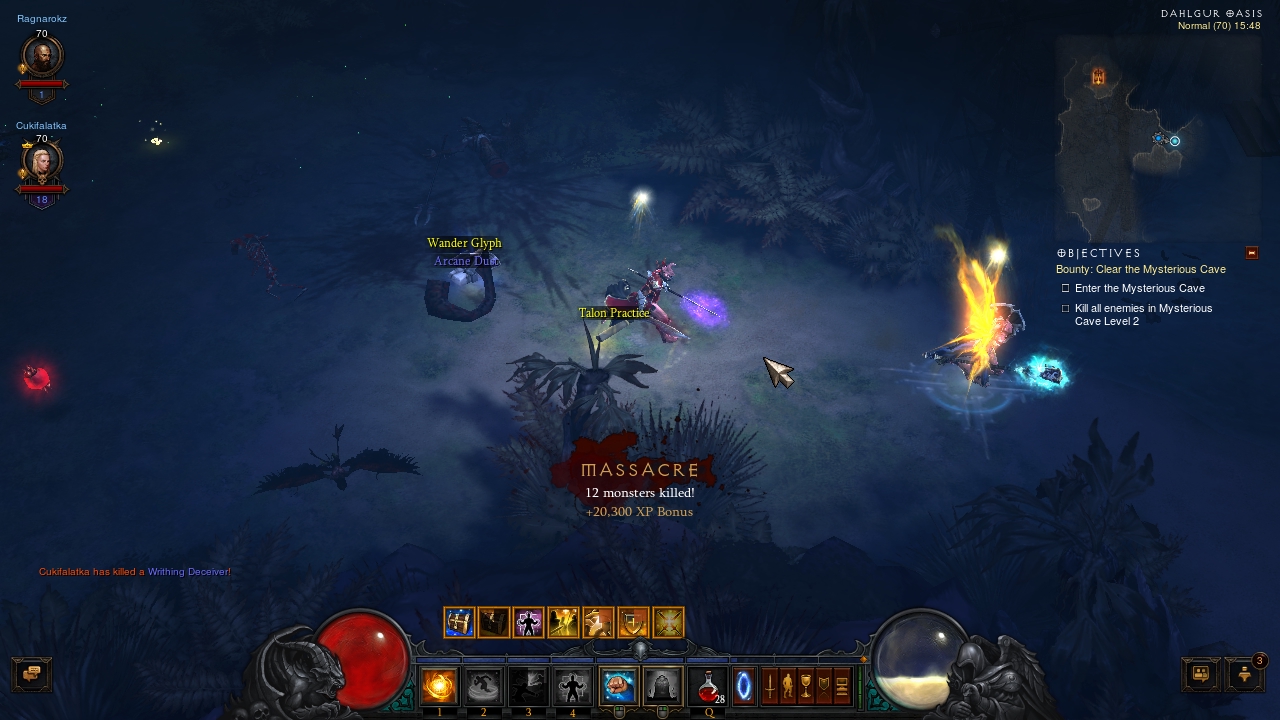Viewport: 1280px width, 720px height.
Task: Open the goblet menu button
Action: pos(805,686)
